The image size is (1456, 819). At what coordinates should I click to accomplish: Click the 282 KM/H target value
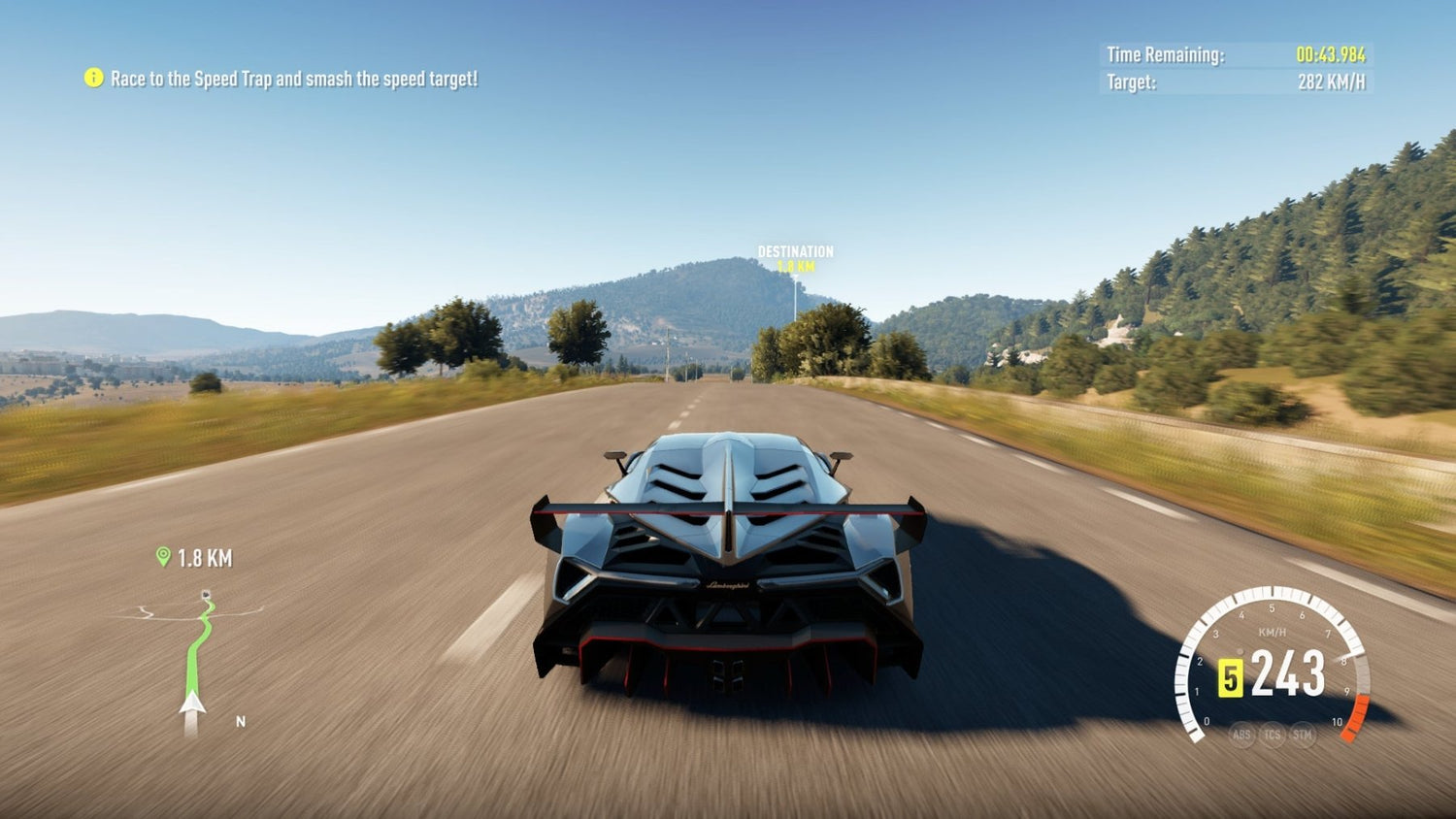pos(1330,82)
